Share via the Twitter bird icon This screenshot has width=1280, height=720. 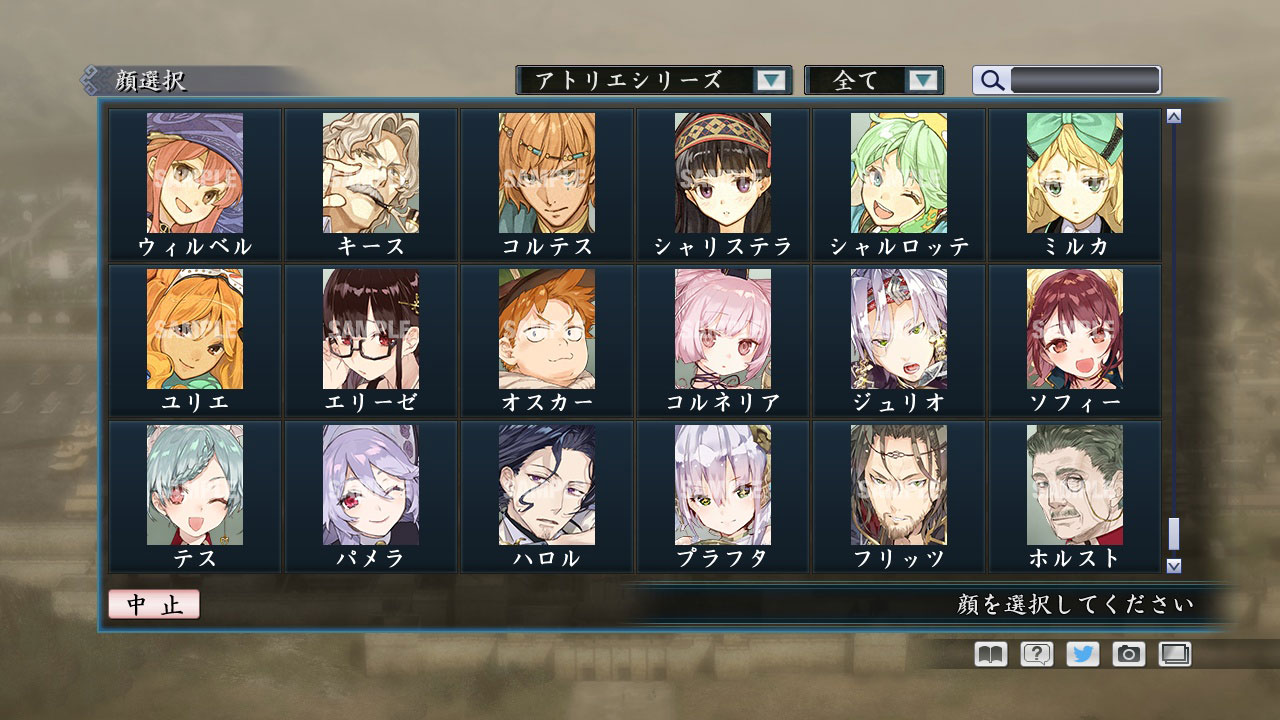click(1084, 654)
